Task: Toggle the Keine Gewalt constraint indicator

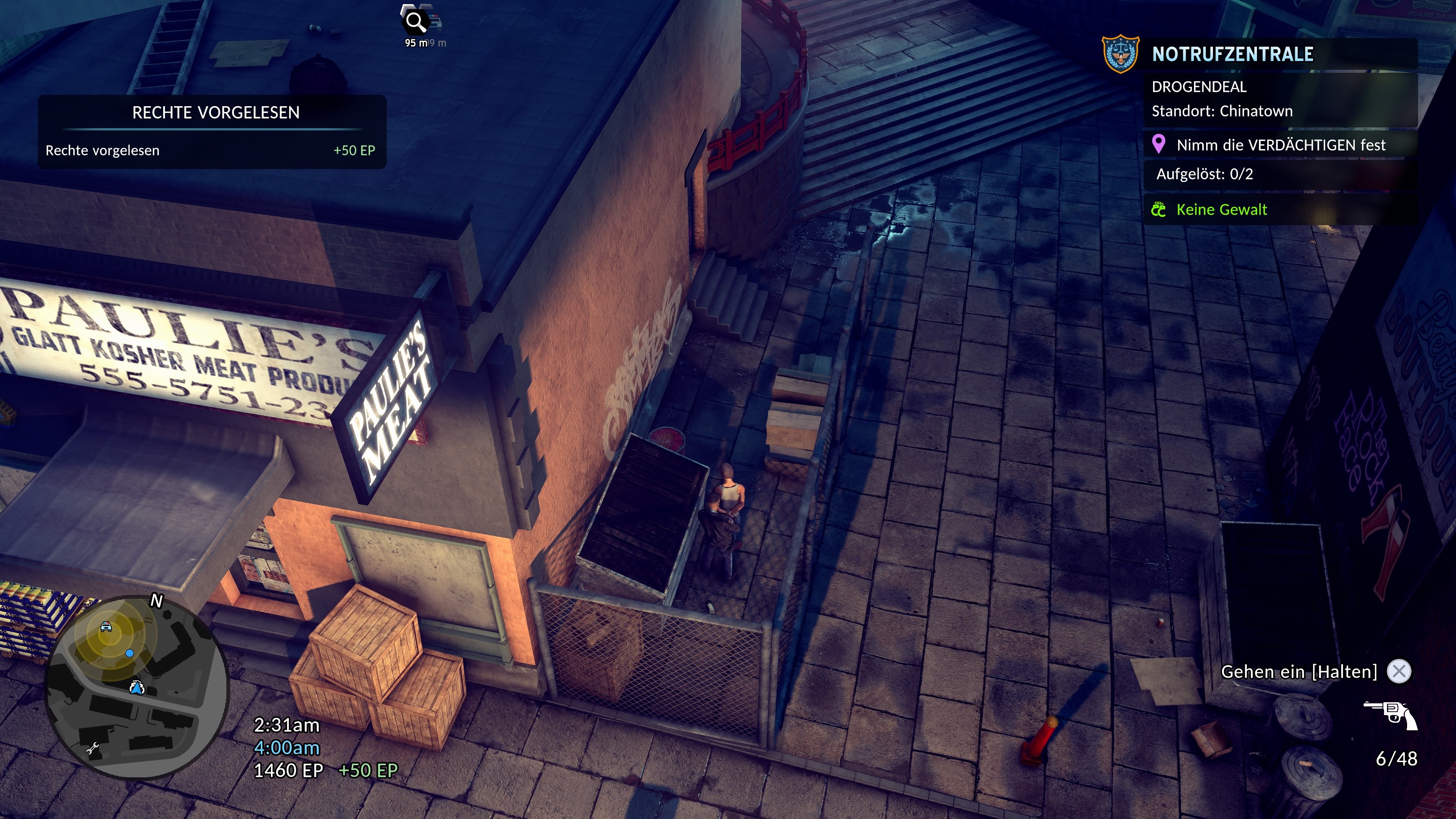Action: click(1222, 209)
